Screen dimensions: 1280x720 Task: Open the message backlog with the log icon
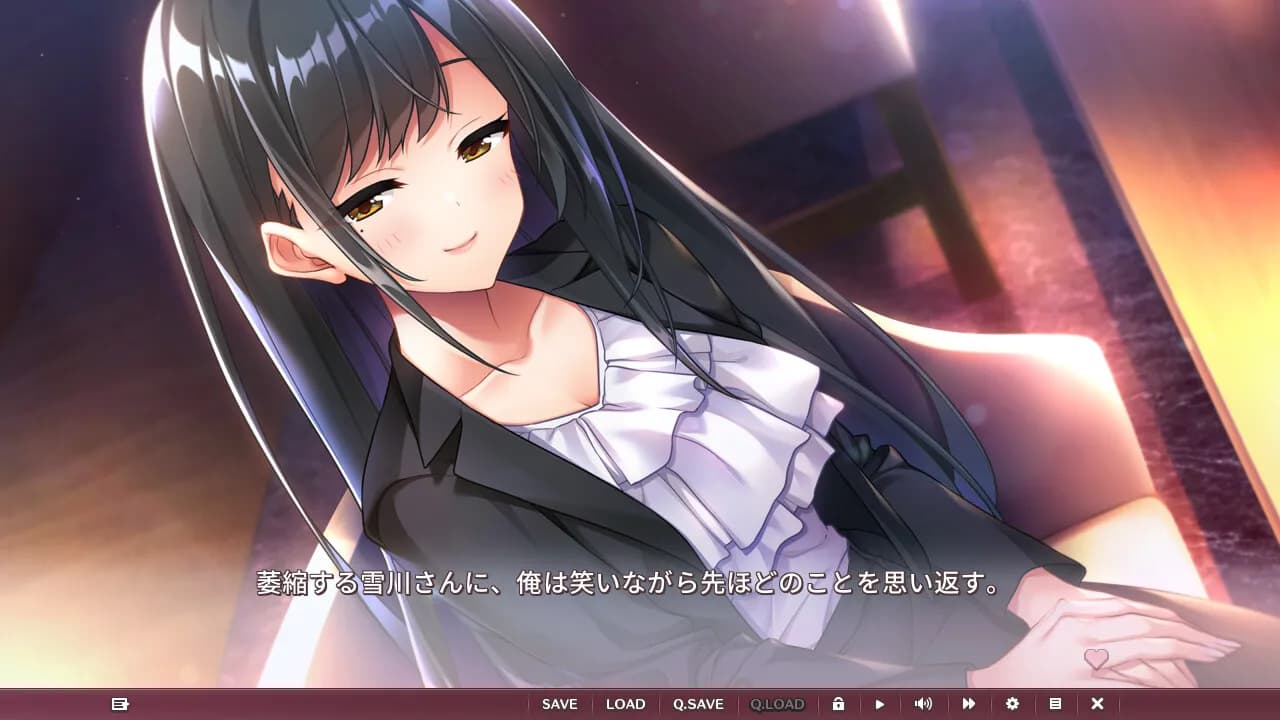(x=118, y=703)
